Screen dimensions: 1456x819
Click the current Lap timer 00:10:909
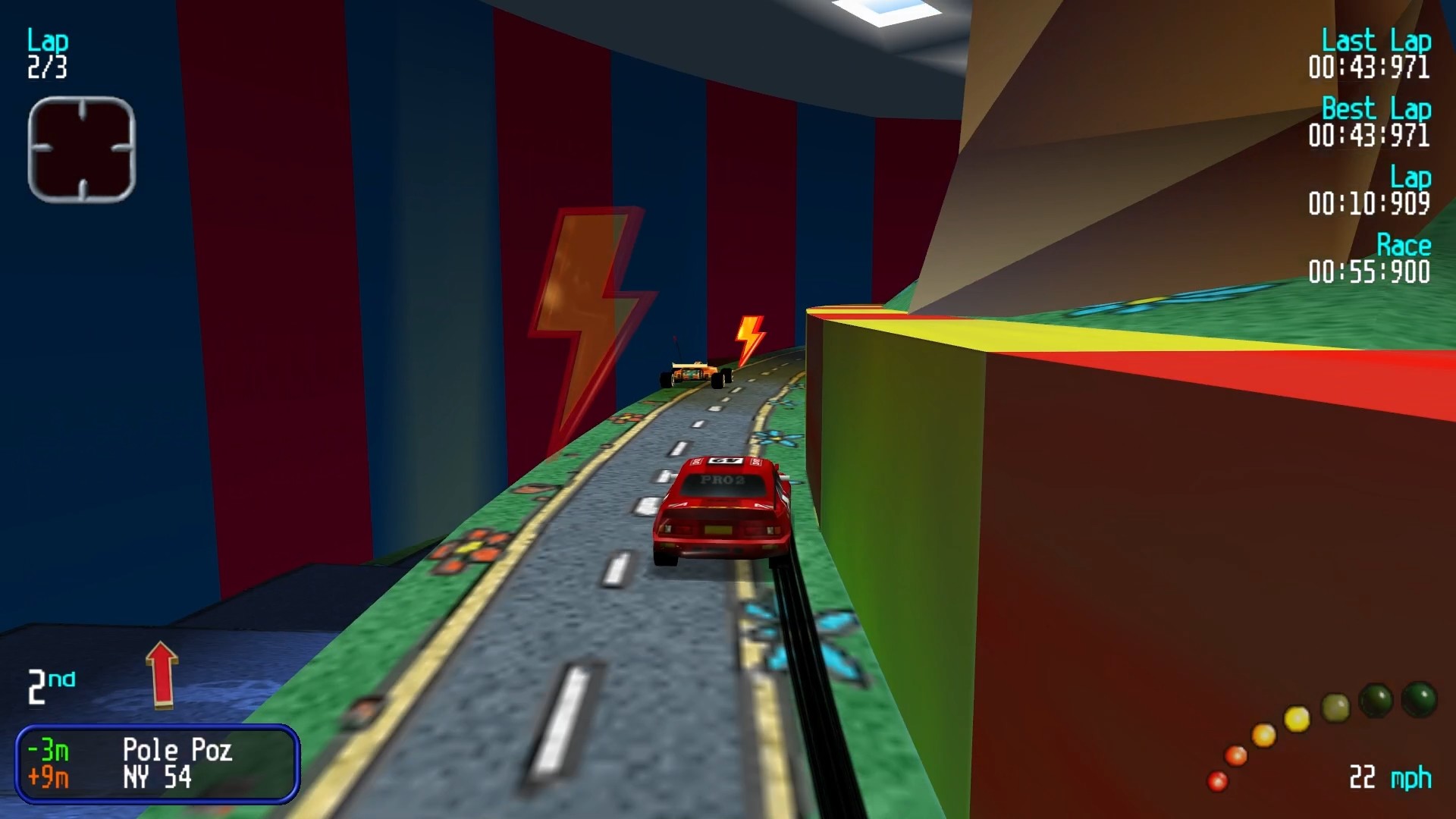(1370, 201)
